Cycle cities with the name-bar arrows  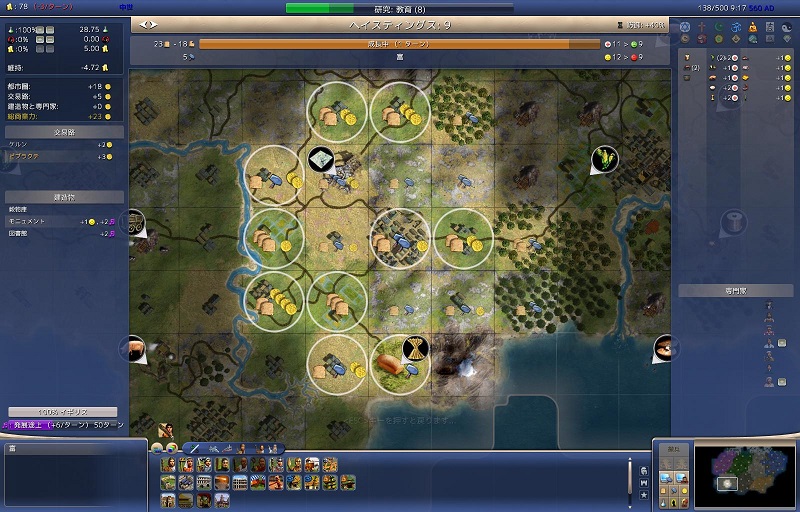149,23
